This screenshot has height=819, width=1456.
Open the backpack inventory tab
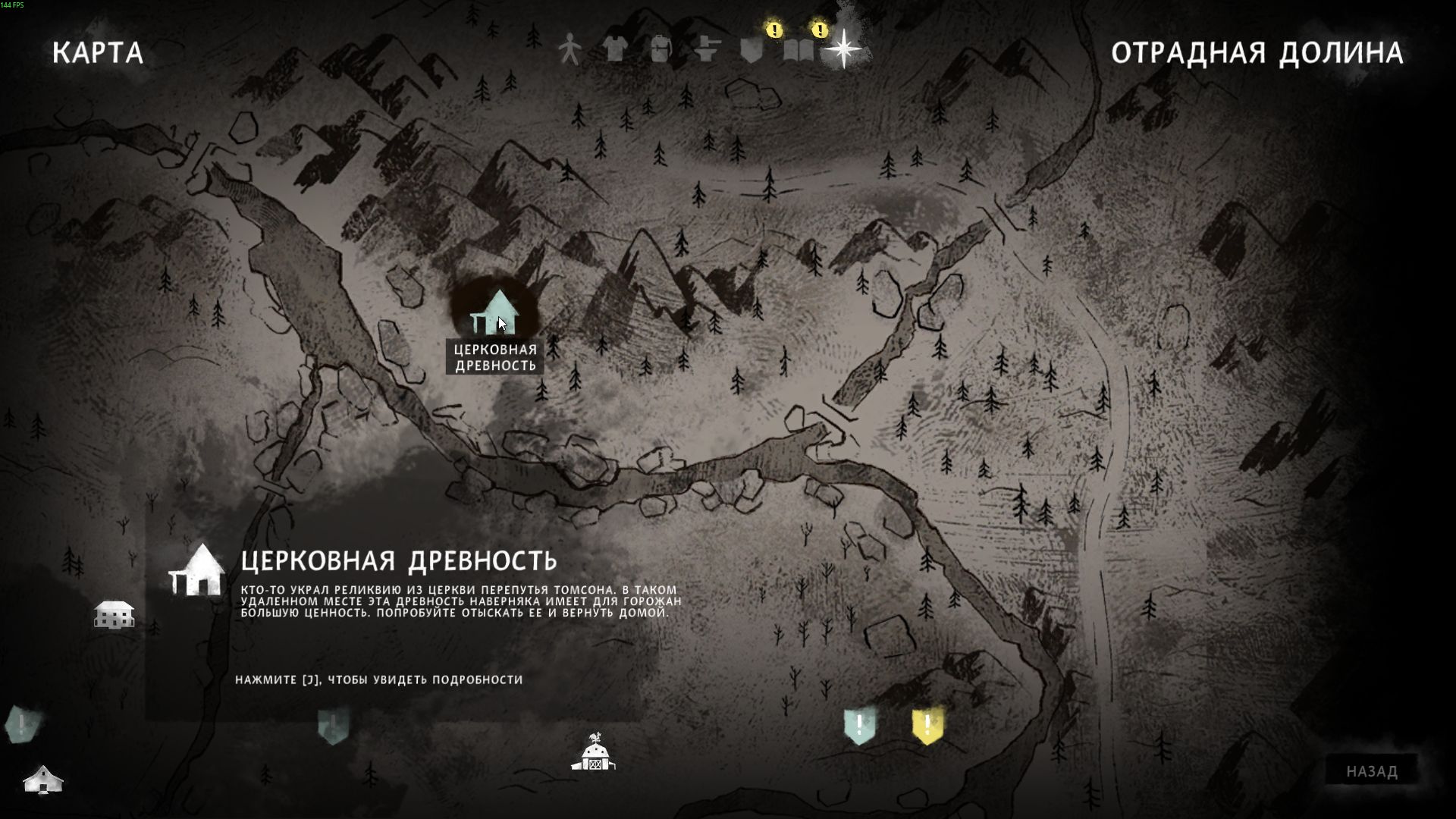660,50
